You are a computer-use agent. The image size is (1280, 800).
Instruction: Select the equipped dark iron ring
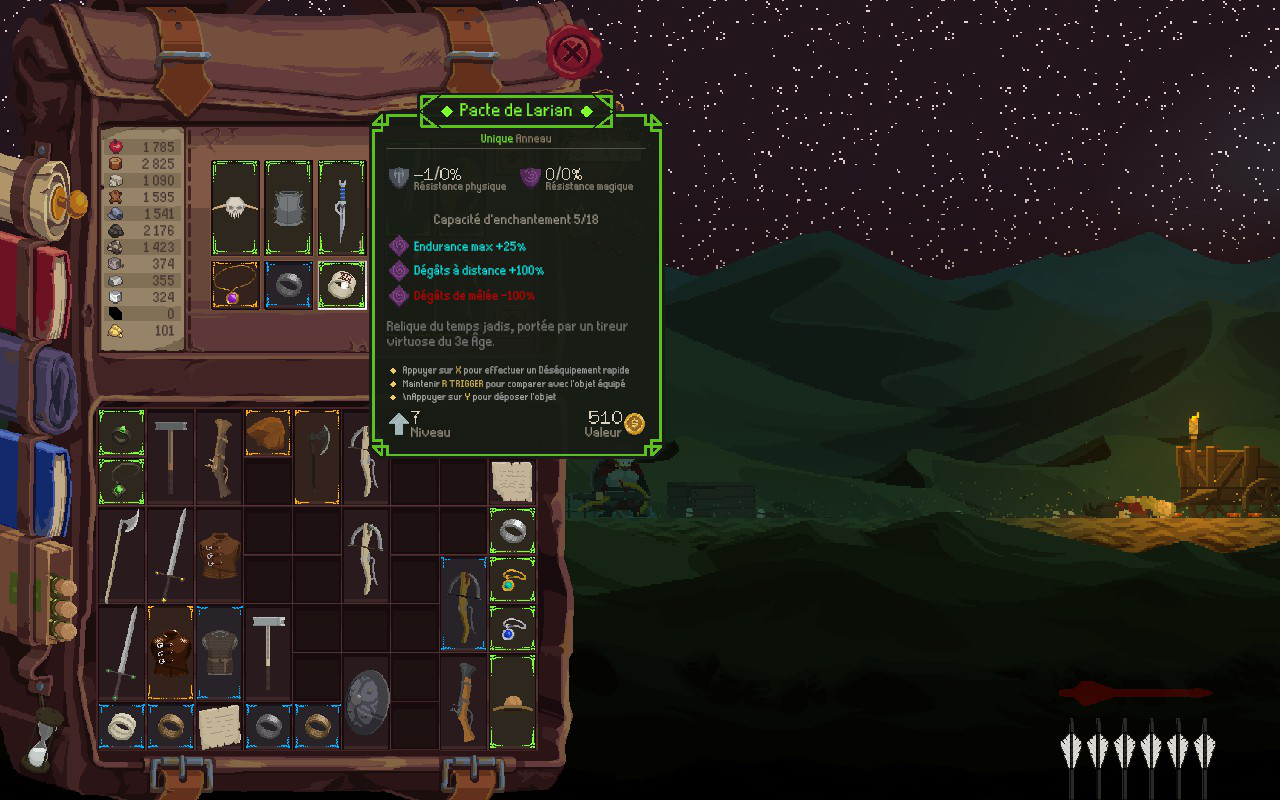289,286
